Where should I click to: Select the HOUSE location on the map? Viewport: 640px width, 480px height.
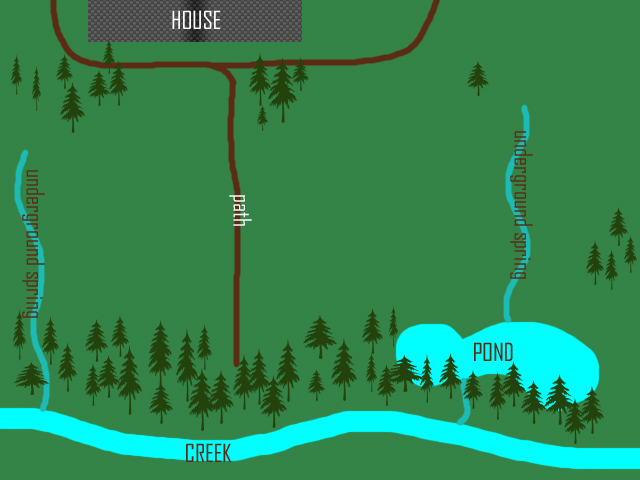(195, 21)
